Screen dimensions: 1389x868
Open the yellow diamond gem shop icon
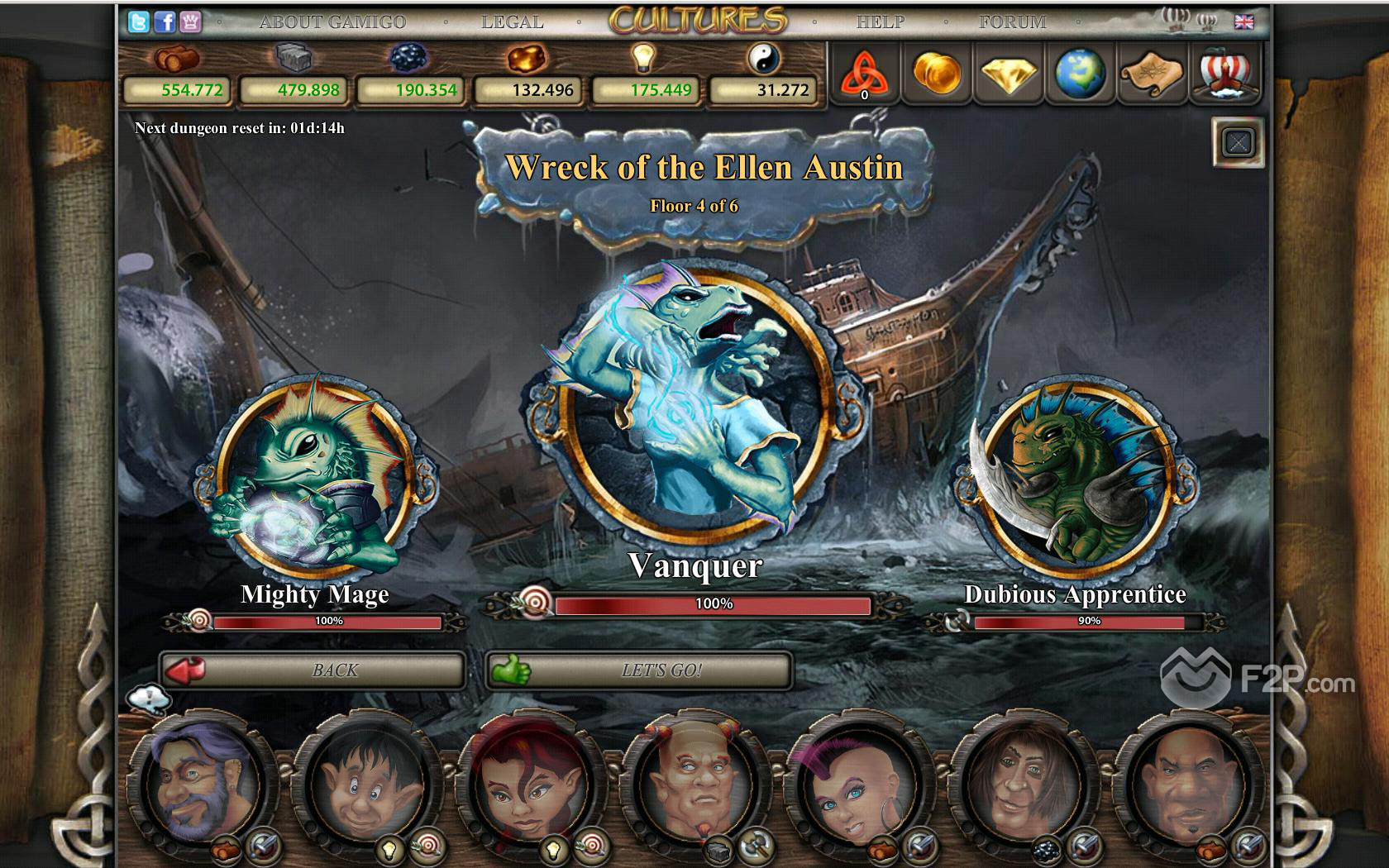point(1009,74)
